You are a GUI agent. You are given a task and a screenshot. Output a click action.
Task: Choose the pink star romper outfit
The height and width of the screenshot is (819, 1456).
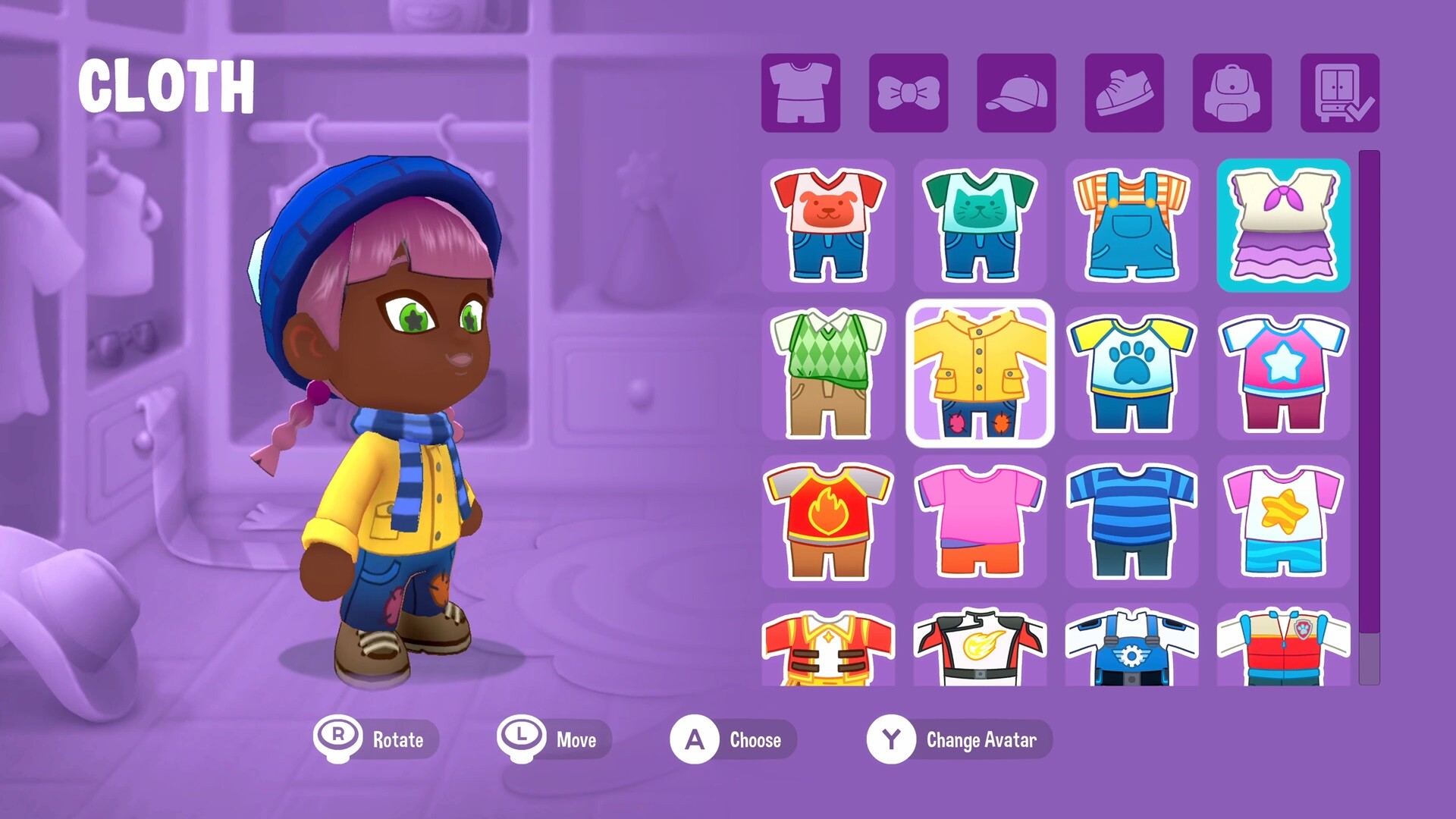(1283, 373)
